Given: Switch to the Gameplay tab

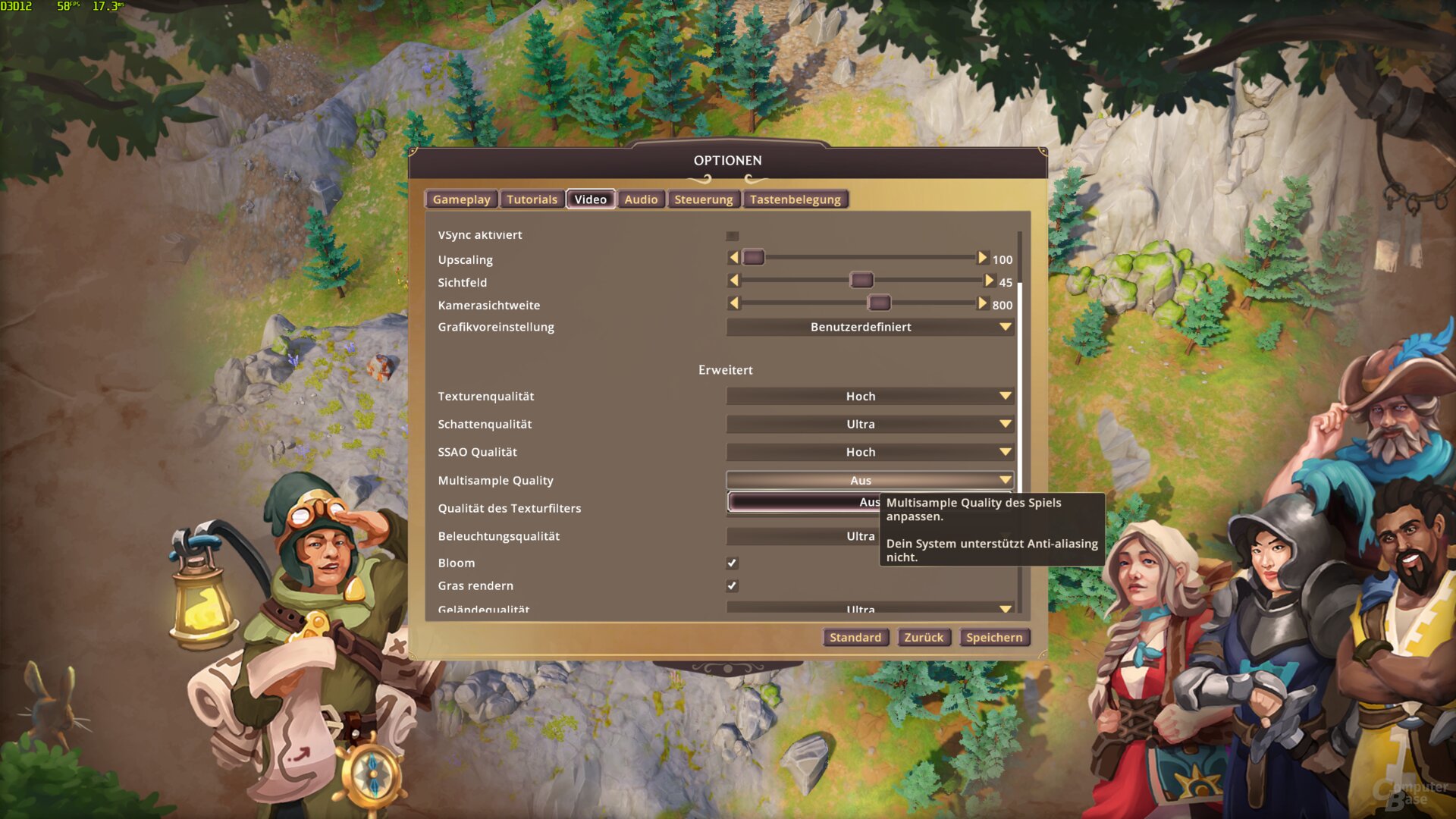Looking at the screenshot, I should (461, 199).
